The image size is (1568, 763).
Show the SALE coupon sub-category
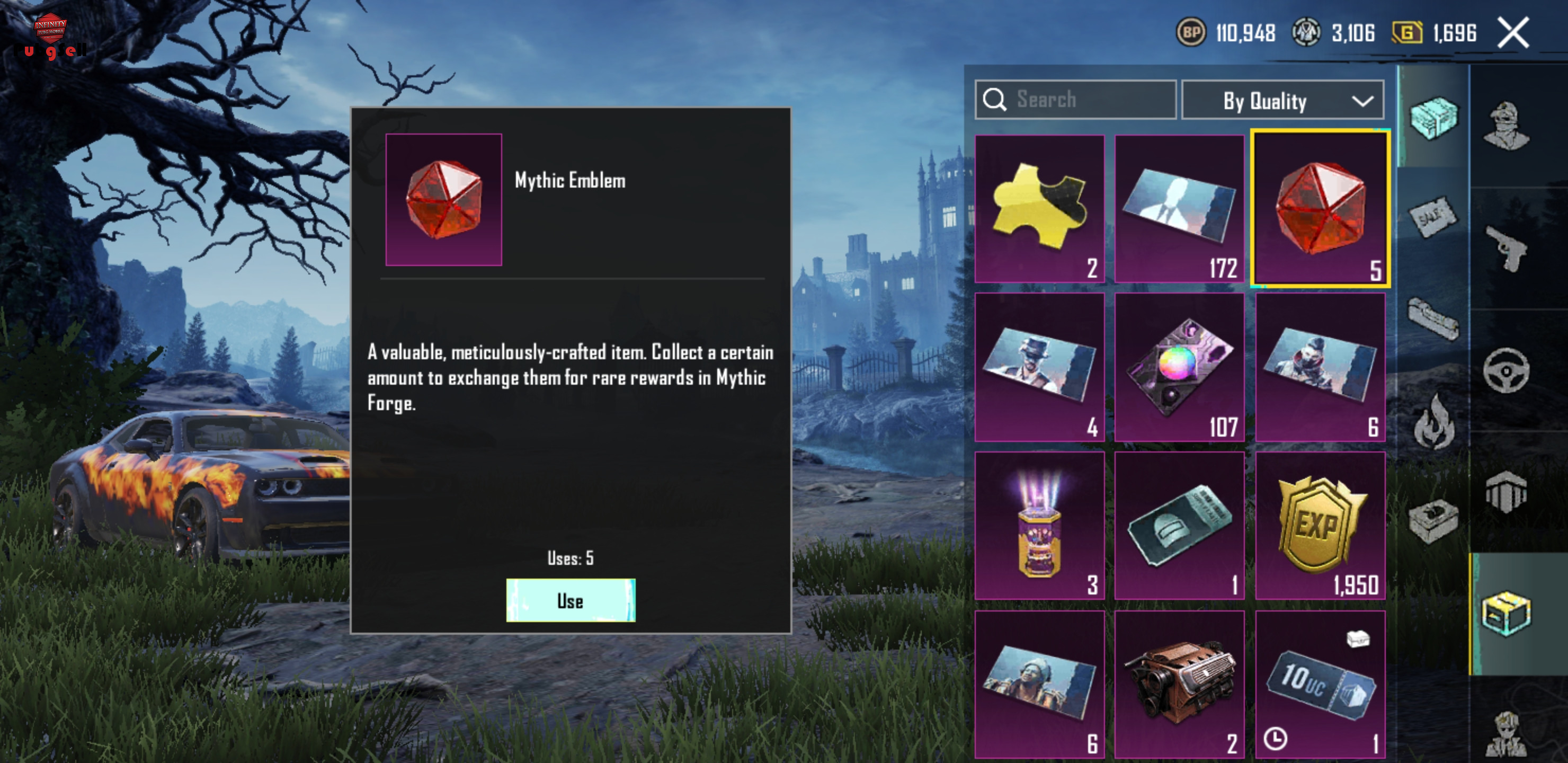(1433, 217)
